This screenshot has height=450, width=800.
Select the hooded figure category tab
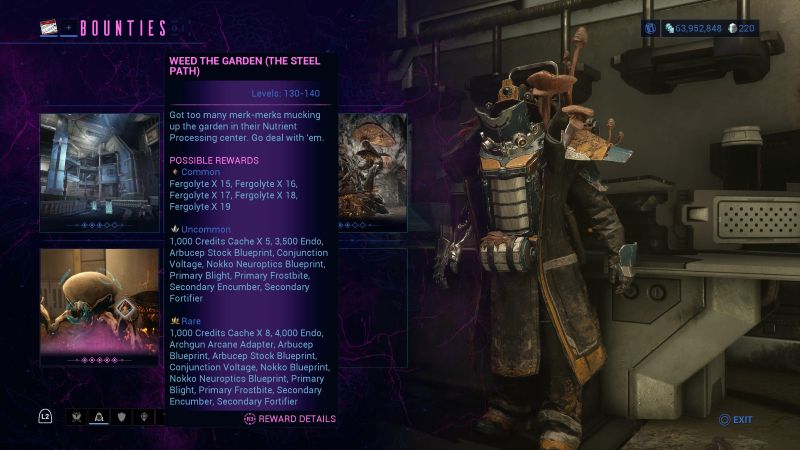(99, 416)
